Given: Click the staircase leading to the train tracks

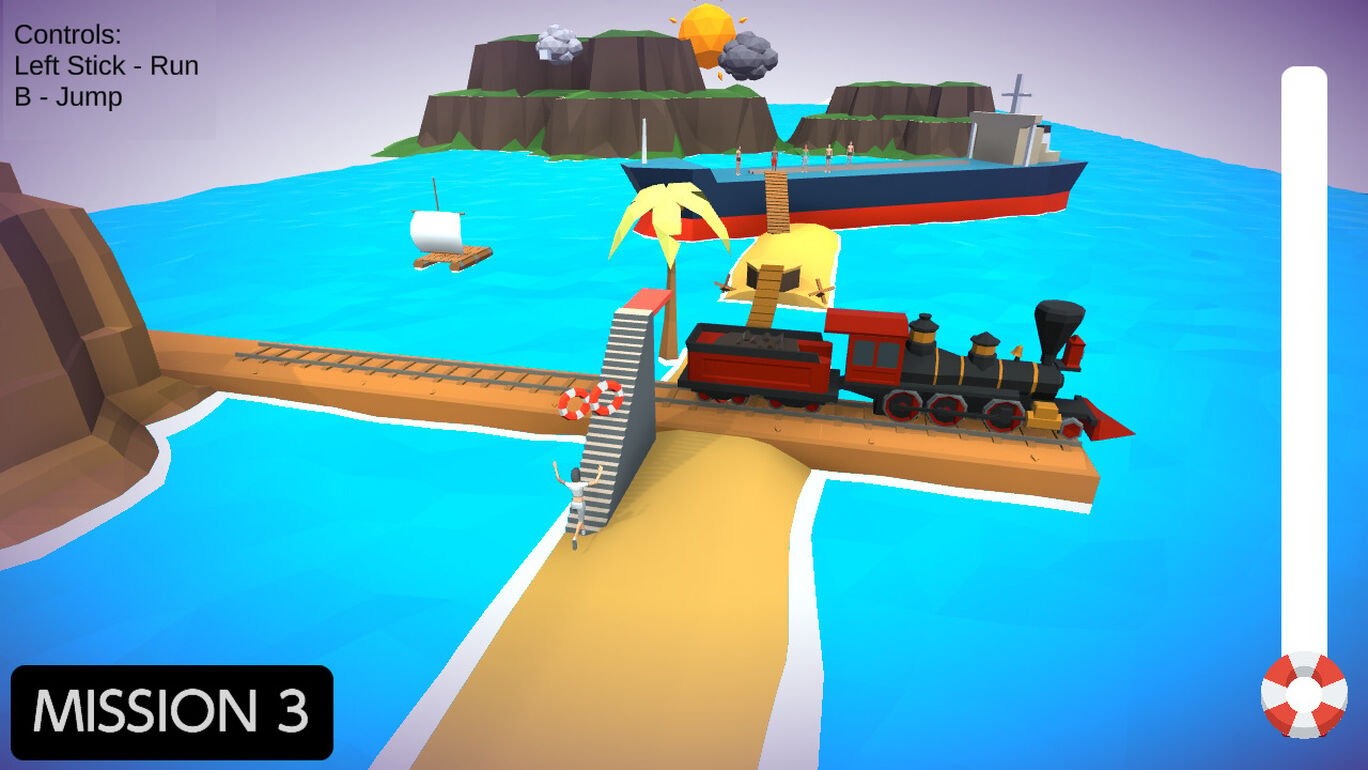Looking at the screenshot, I should pyautogui.click(x=608, y=420).
